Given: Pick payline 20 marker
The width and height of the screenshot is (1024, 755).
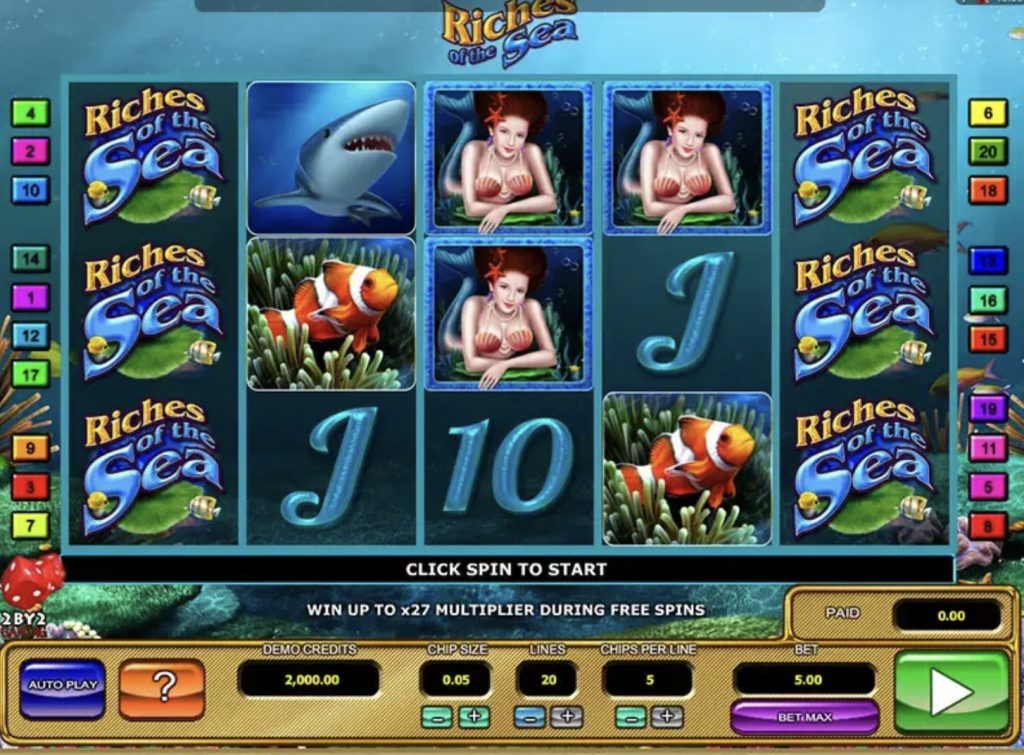Looking at the screenshot, I should (x=988, y=152).
